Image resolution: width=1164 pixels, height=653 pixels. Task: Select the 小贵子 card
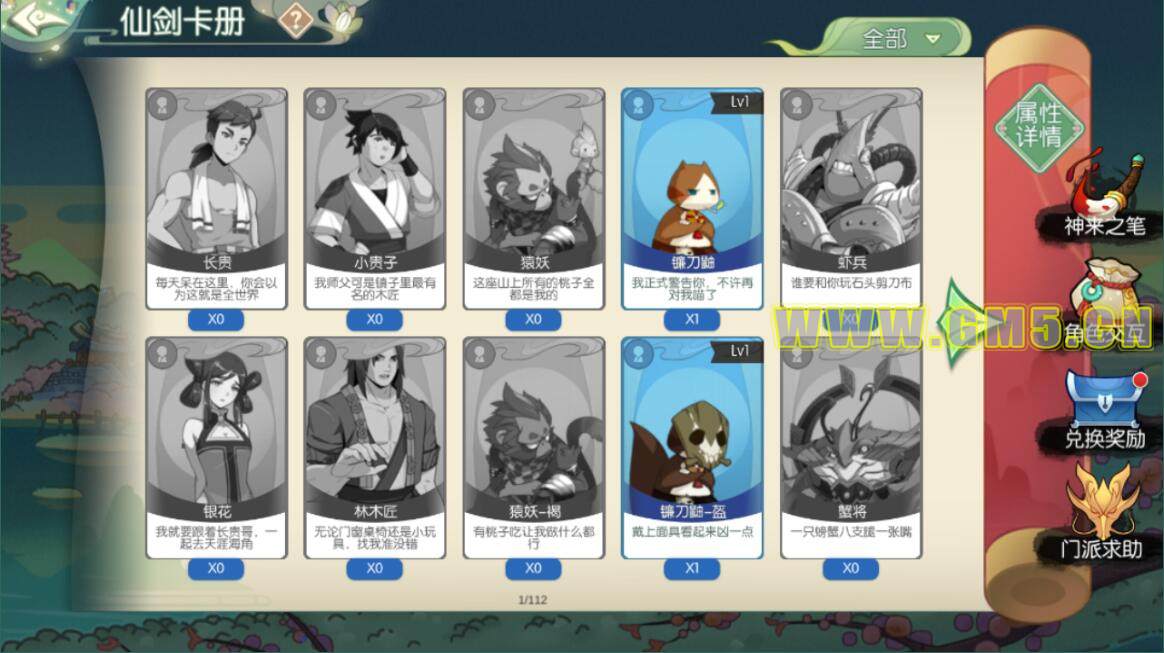point(375,195)
